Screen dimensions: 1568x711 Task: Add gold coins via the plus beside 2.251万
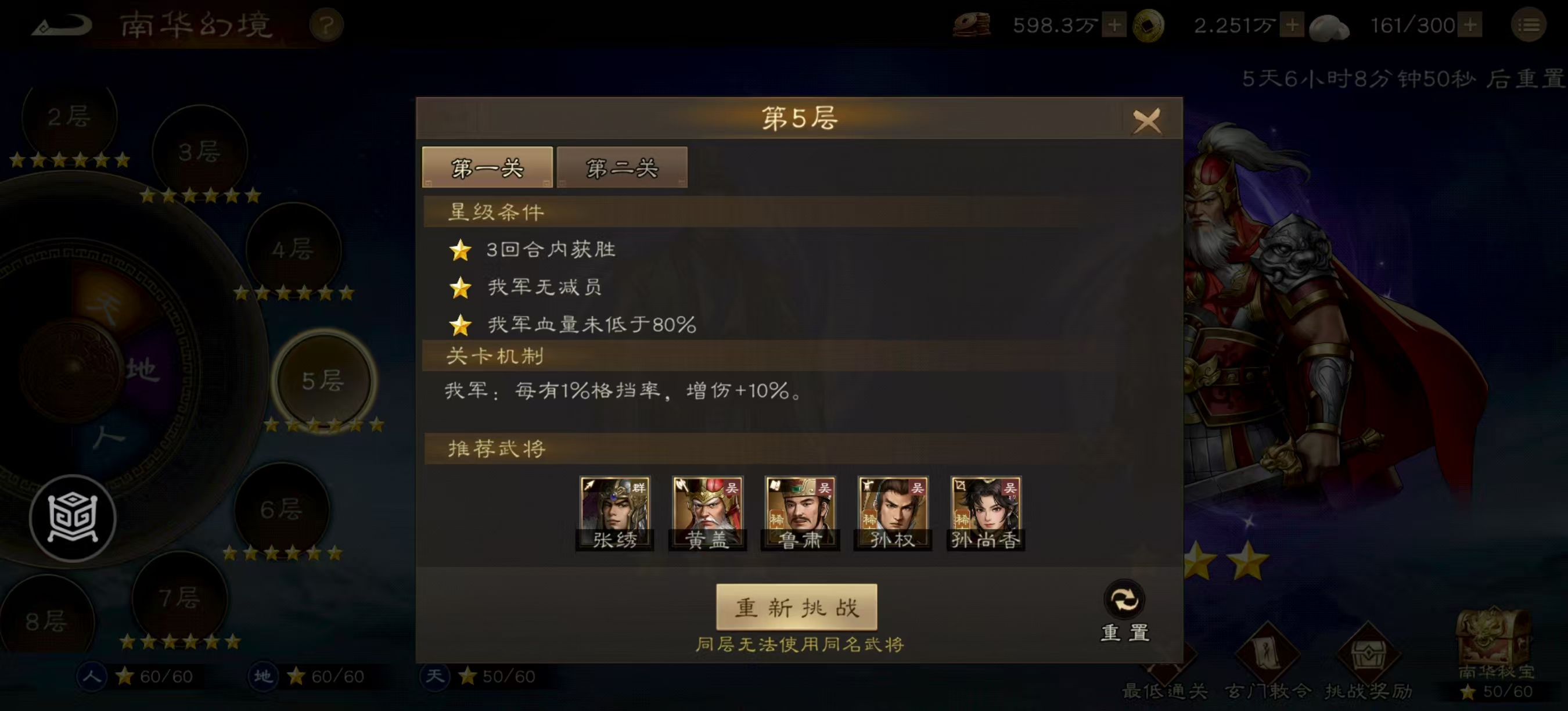[x=1293, y=26]
